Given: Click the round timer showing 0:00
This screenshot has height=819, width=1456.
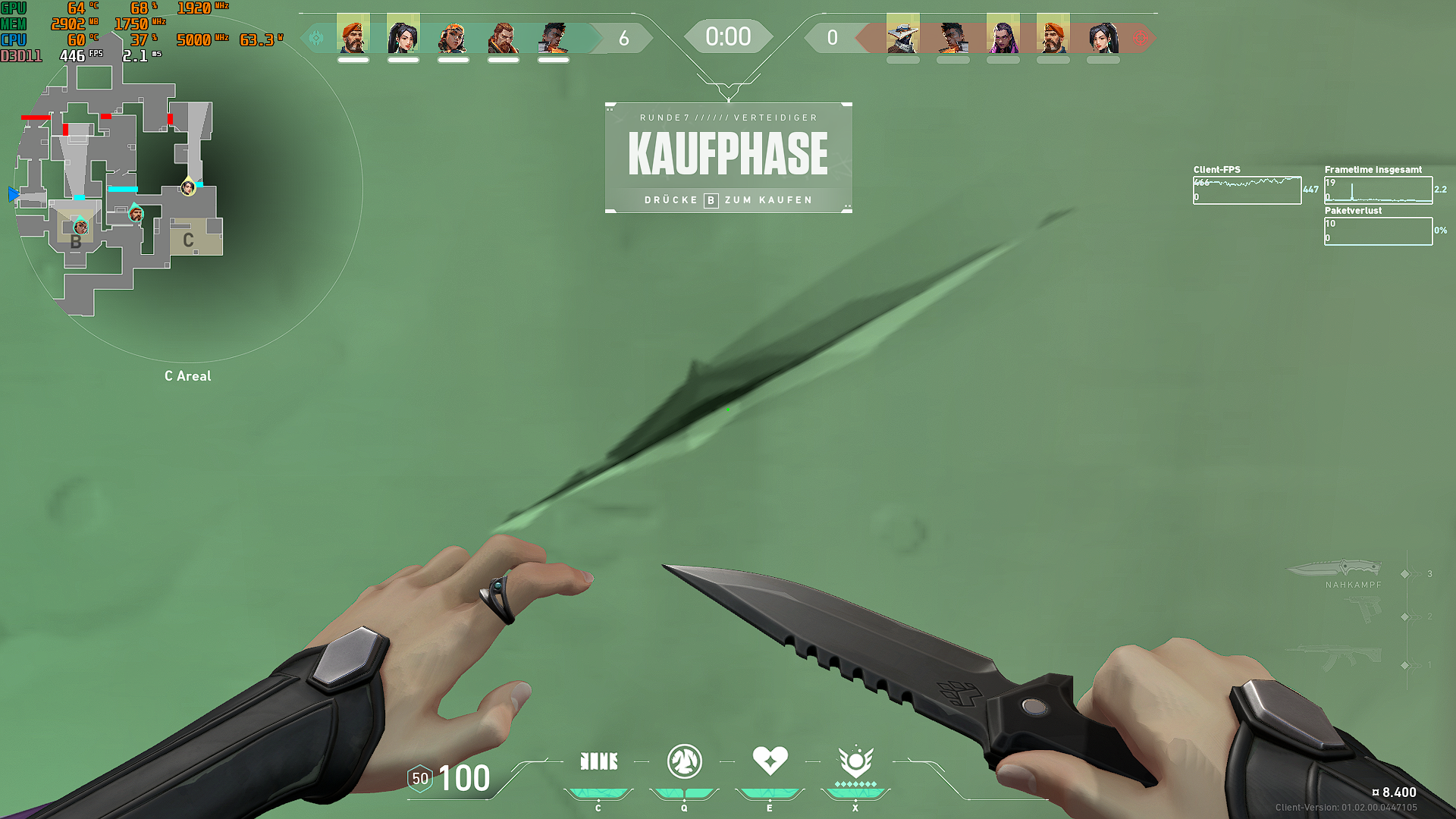Looking at the screenshot, I should coord(727,36).
